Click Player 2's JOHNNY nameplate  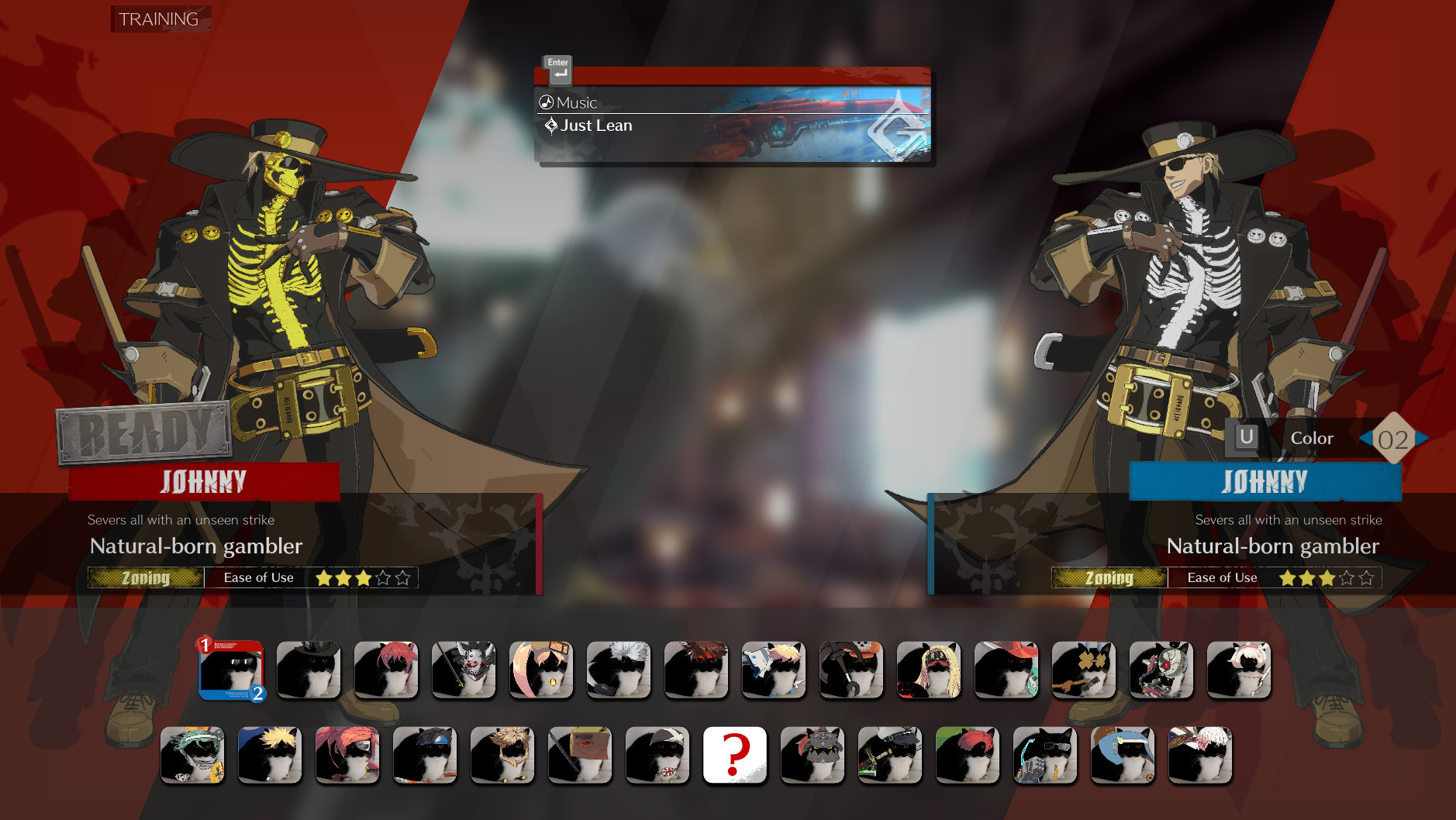pyautogui.click(x=1265, y=481)
